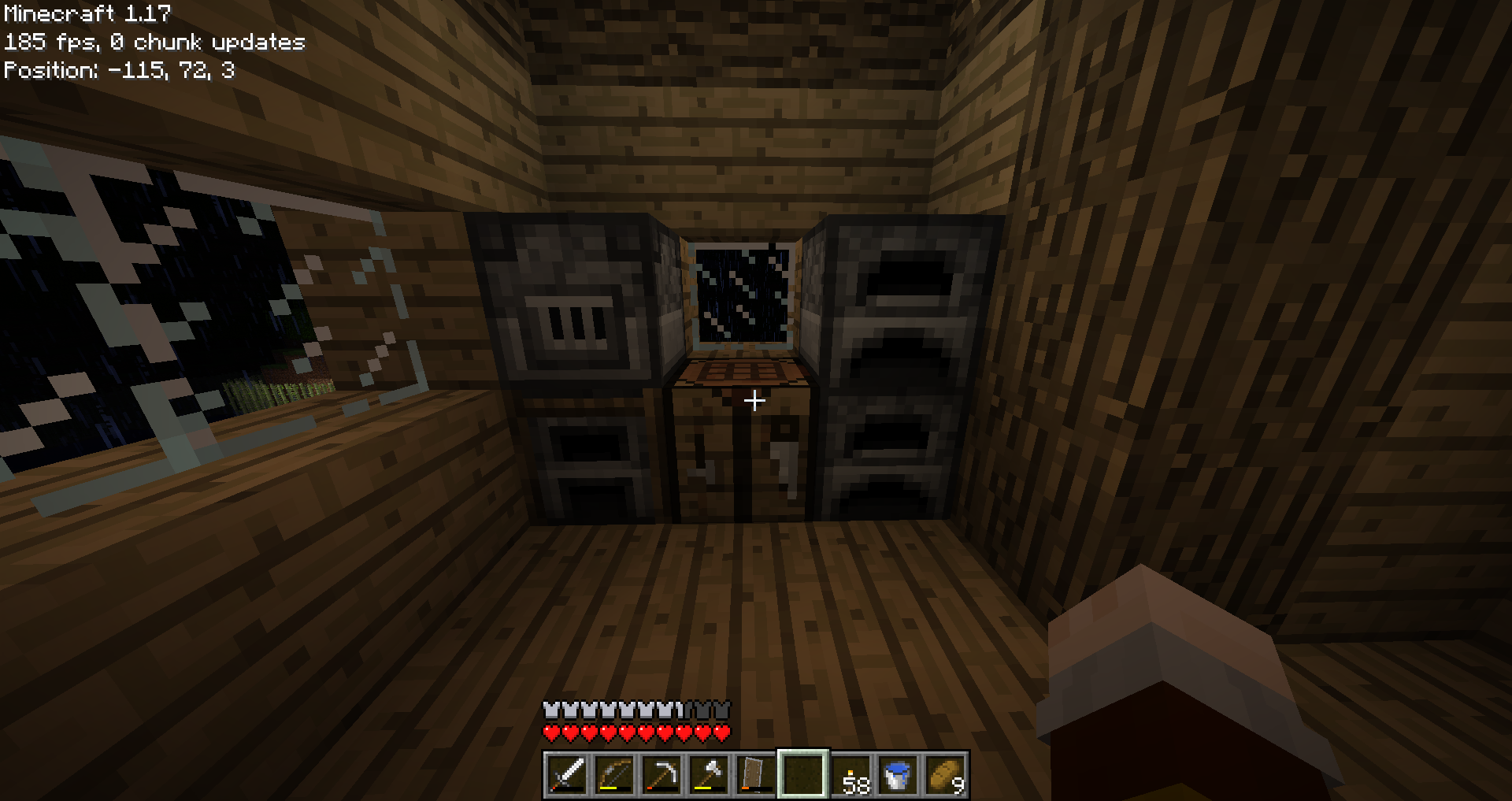Click the empty selected hotbar slot
Image resolution: width=1512 pixels, height=801 pixels.
[802, 775]
